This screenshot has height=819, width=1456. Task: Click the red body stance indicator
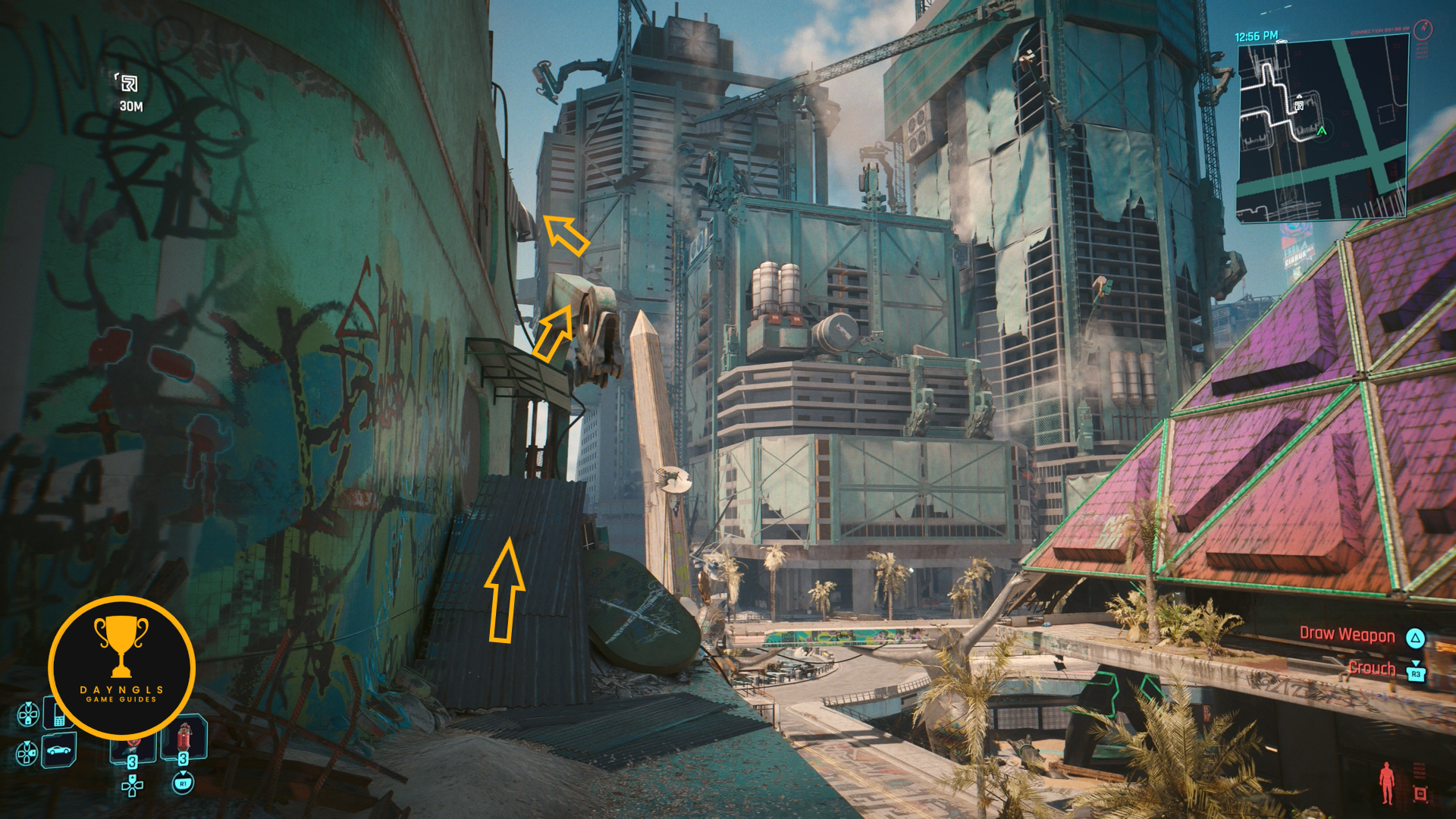(1387, 783)
